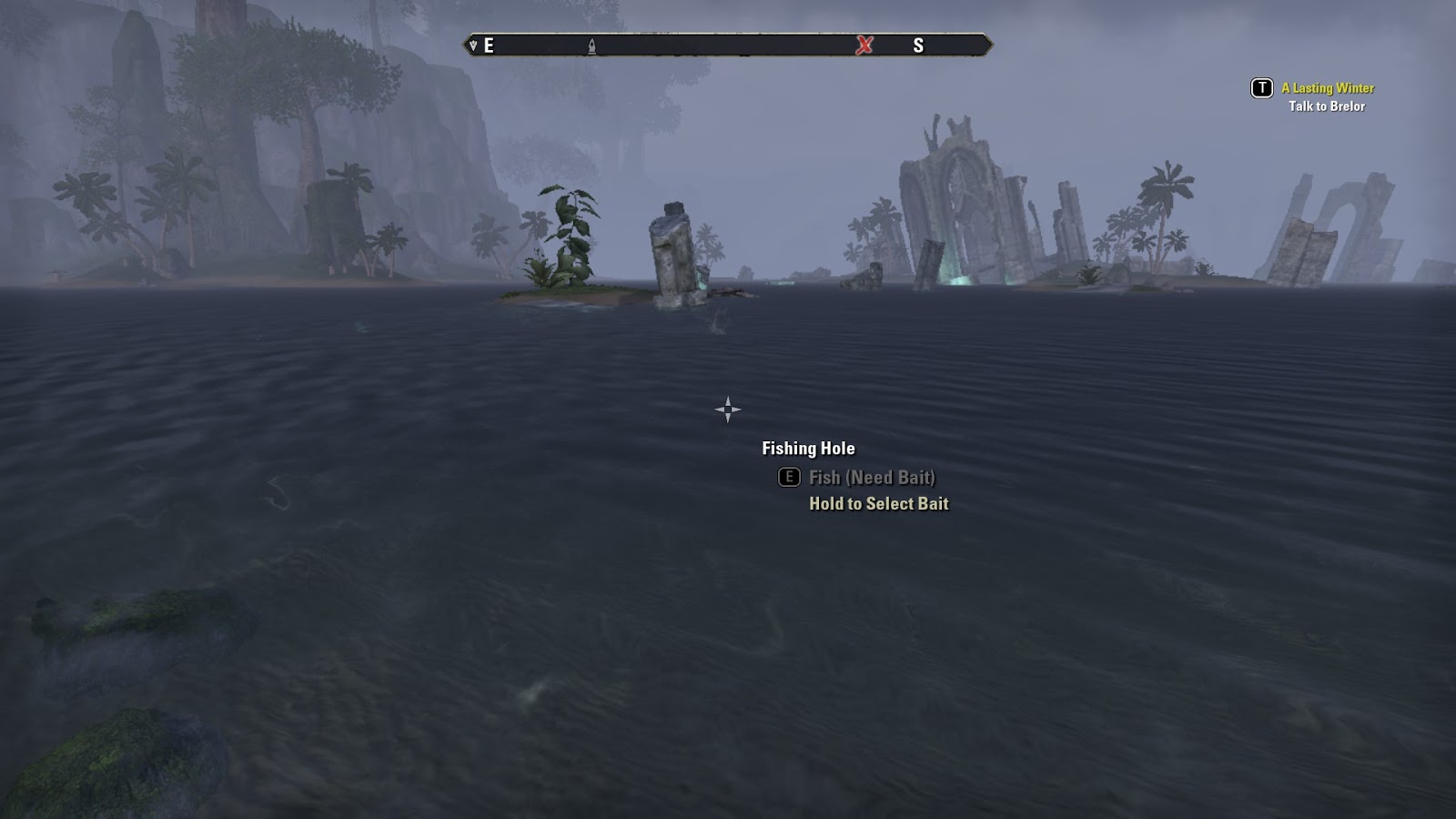Screen dimensions: 1456x819
Task: Click the red X quest marker on the compass
Action: (863, 44)
